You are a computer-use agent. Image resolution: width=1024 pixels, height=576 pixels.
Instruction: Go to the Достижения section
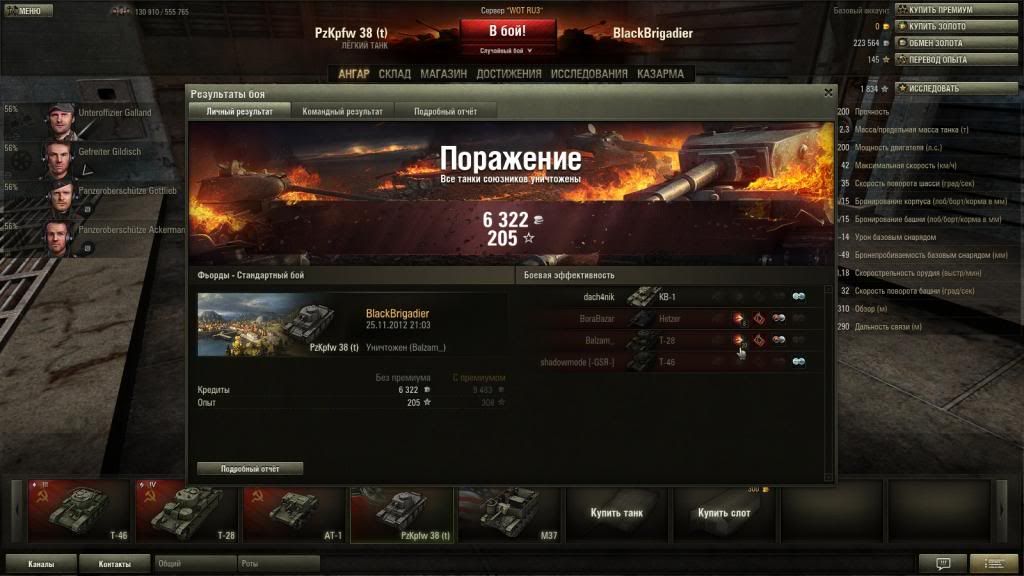pos(509,74)
